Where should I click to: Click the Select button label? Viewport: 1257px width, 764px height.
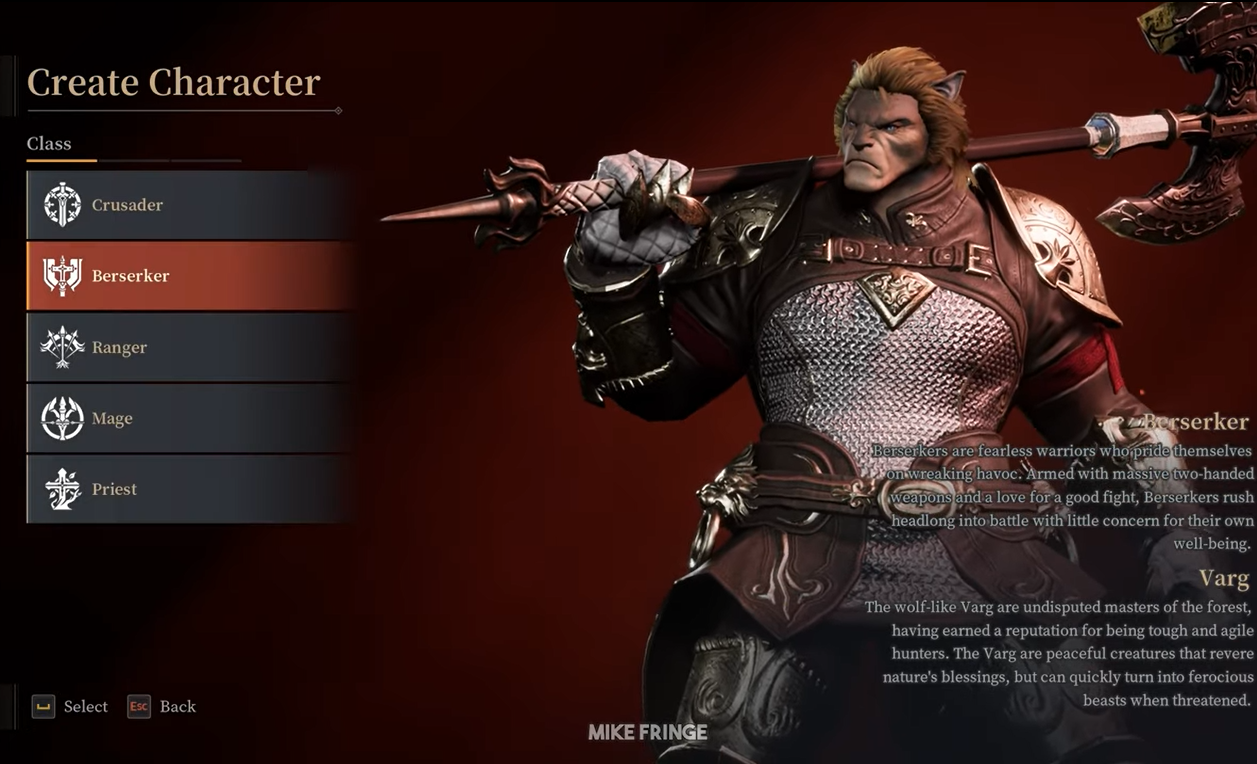tap(84, 706)
